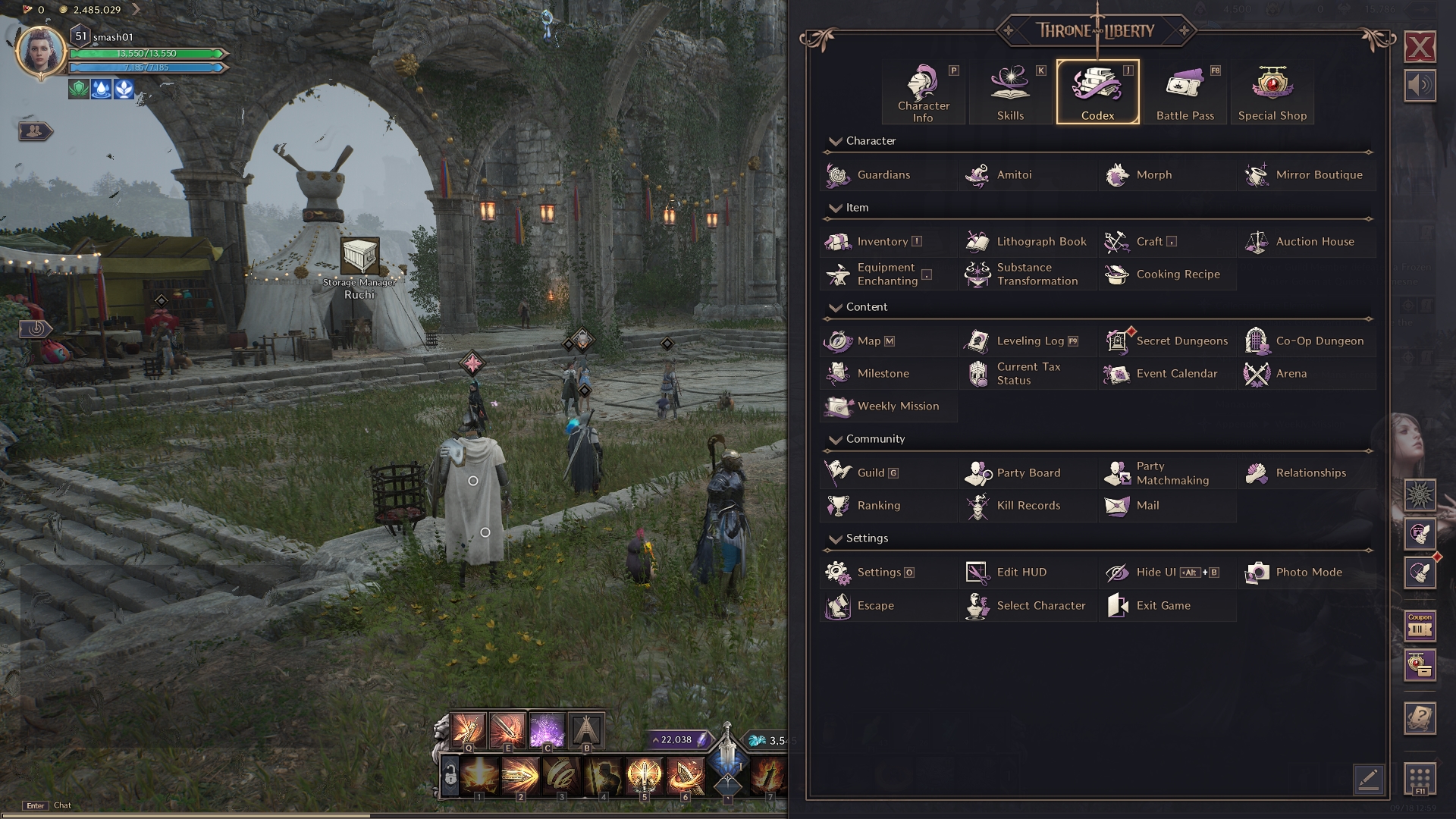
Task: Open Inventory from the Item section
Action: tap(882, 242)
